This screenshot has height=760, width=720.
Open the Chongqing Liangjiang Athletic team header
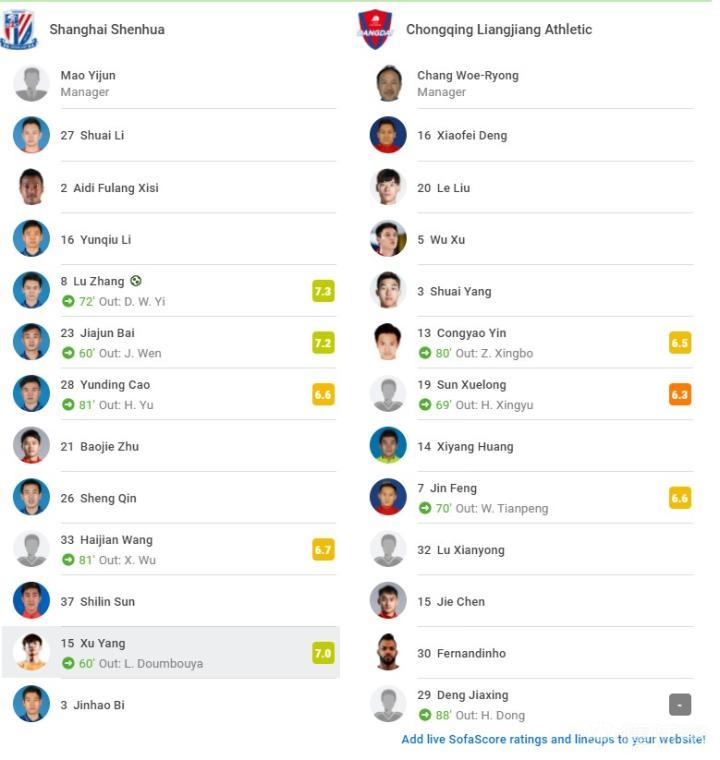tap(498, 30)
